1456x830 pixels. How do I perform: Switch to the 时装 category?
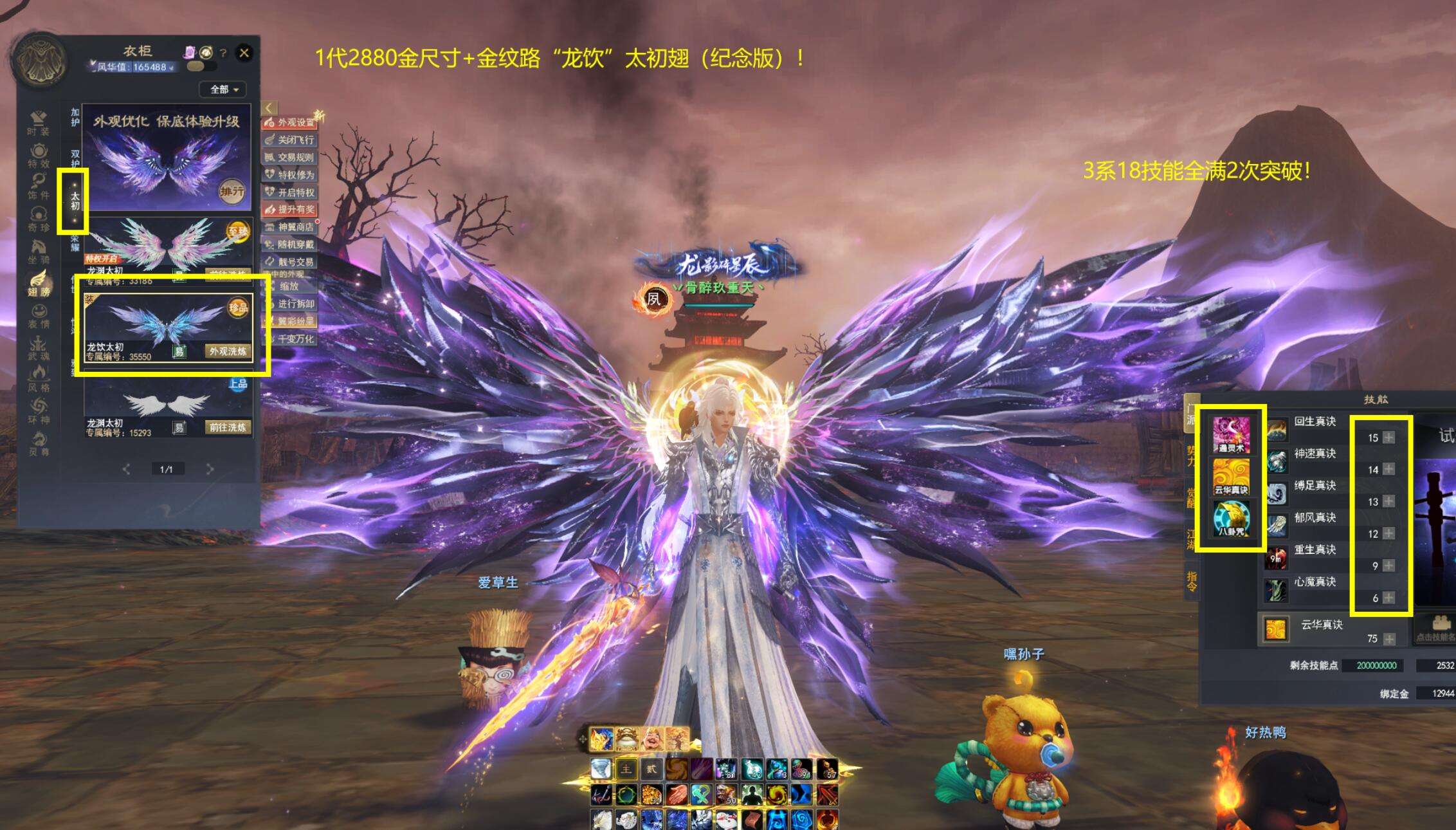click(x=39, y=122)
